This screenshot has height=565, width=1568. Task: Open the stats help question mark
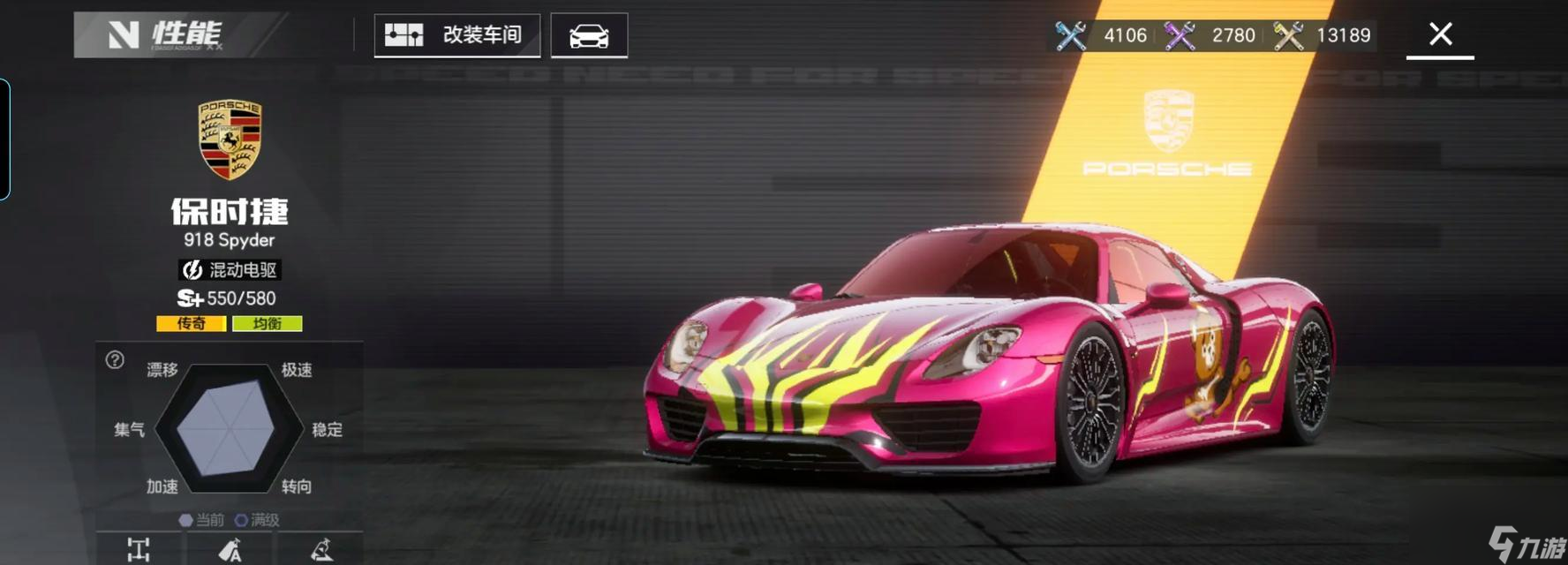(x=115, y=360)
